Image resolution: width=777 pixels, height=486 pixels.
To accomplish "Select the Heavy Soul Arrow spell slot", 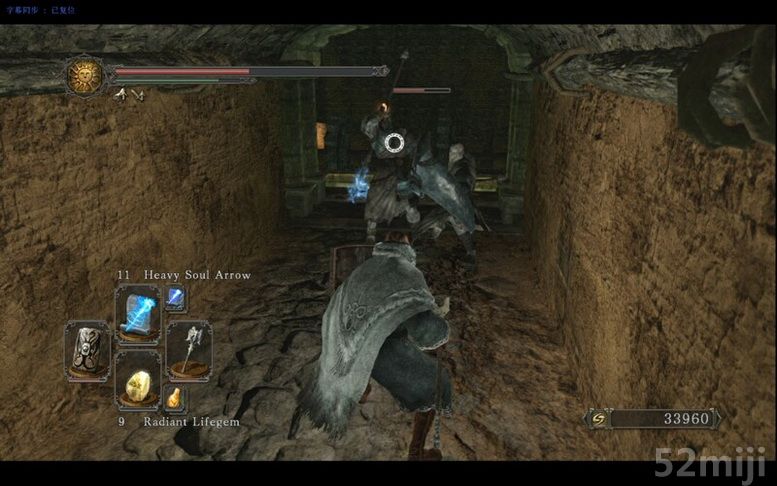I will click(137, 311).
